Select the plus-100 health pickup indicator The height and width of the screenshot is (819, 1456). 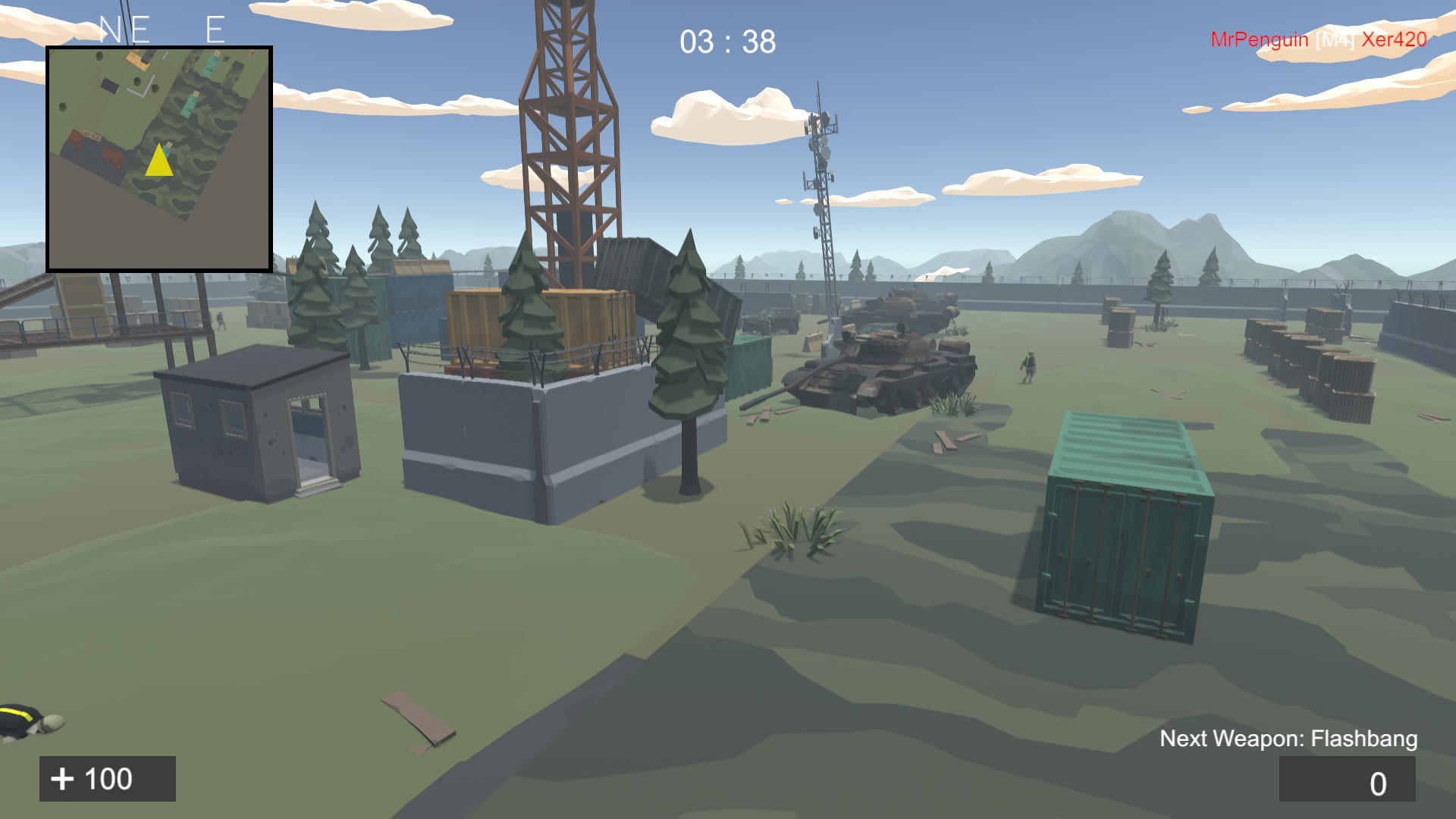[106, 777]
